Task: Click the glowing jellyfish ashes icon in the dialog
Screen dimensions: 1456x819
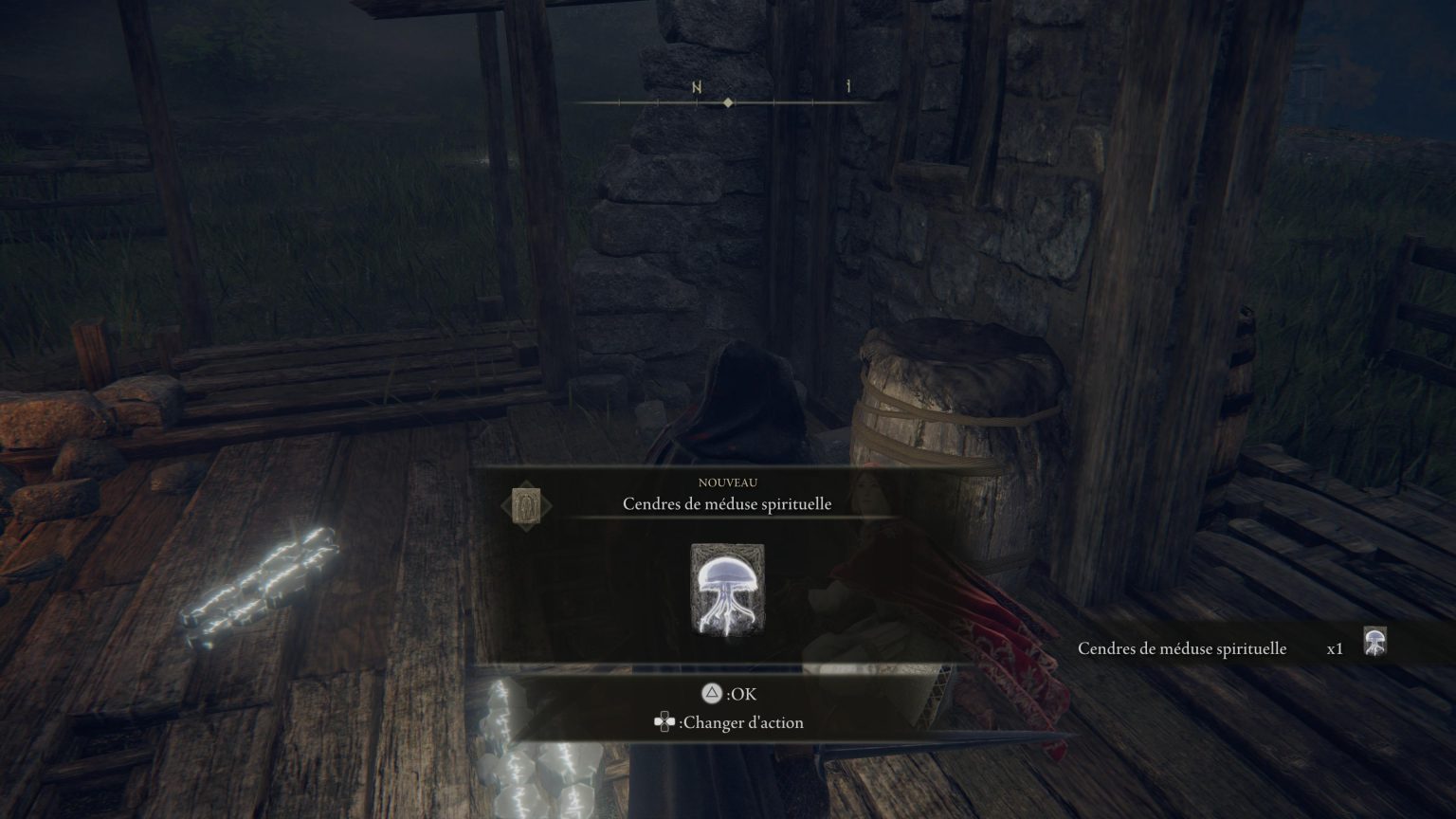Action: [x=728, y=588]
